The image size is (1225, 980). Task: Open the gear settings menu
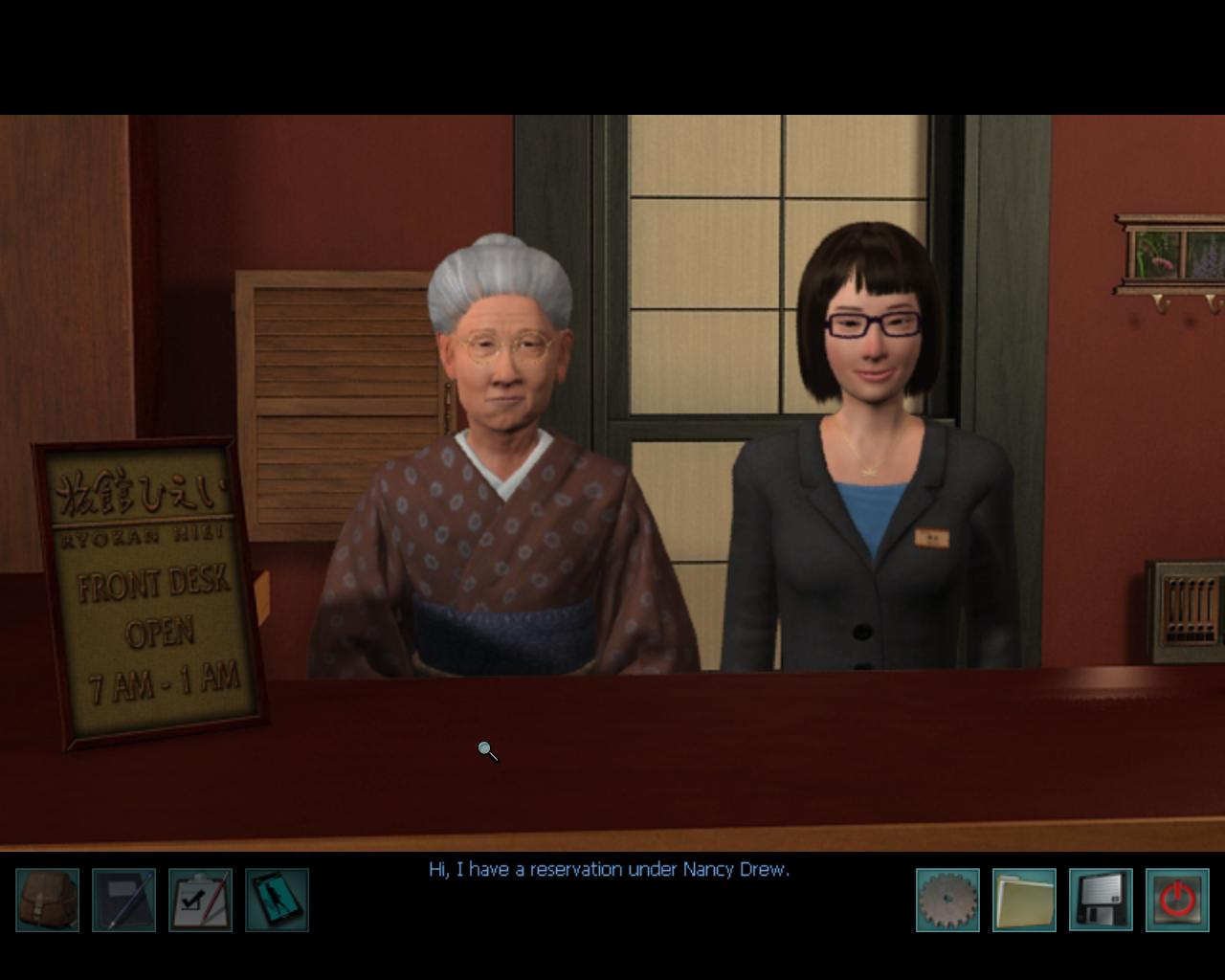click(x=947, y=900)
